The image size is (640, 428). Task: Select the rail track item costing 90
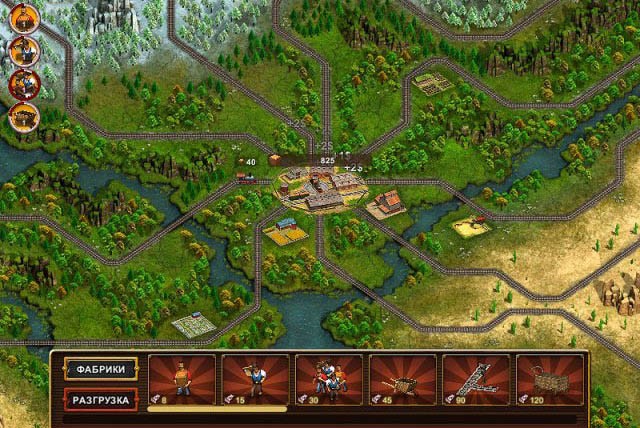pos(476,380)
